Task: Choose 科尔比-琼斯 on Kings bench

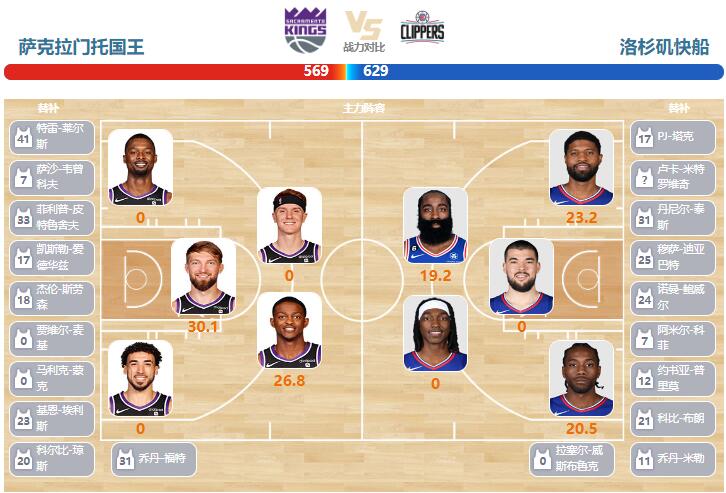Action: 52,457
